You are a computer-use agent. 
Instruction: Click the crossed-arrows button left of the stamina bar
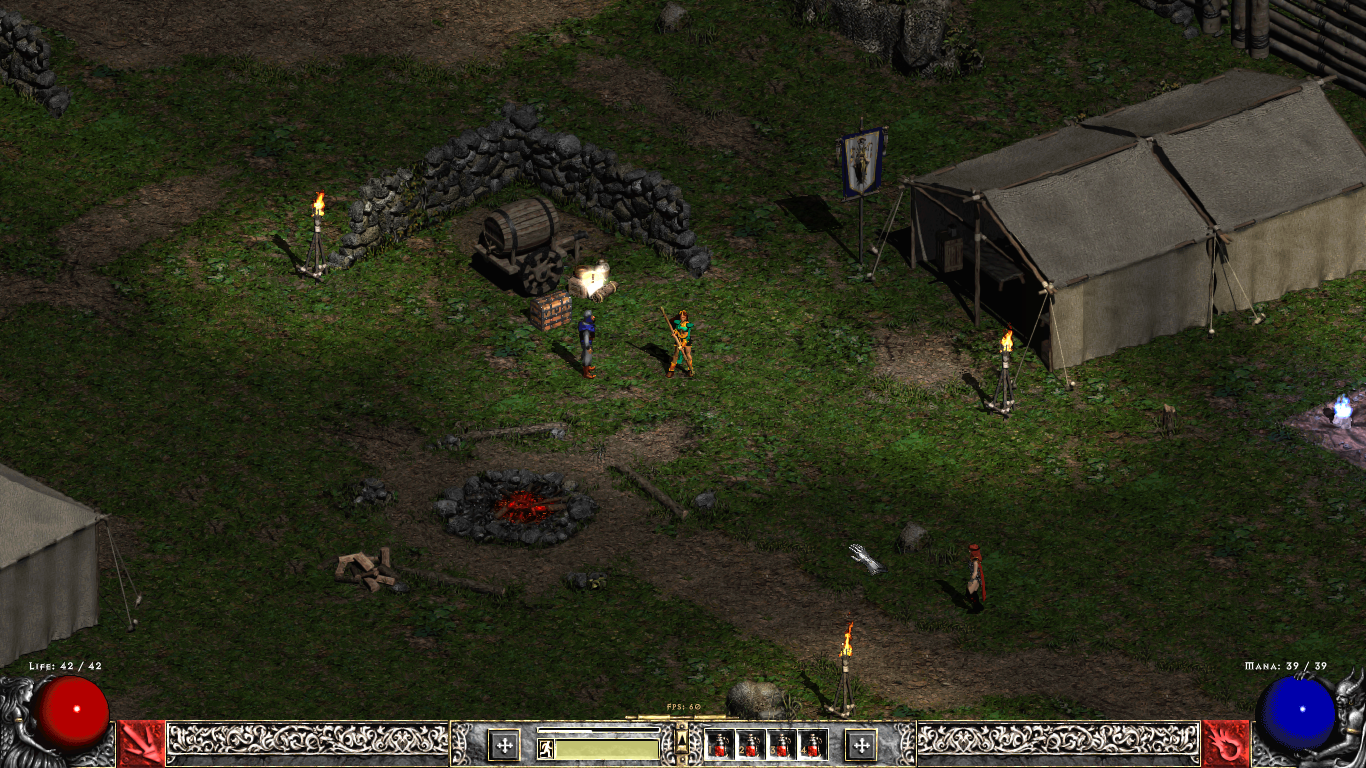point(505,746)
